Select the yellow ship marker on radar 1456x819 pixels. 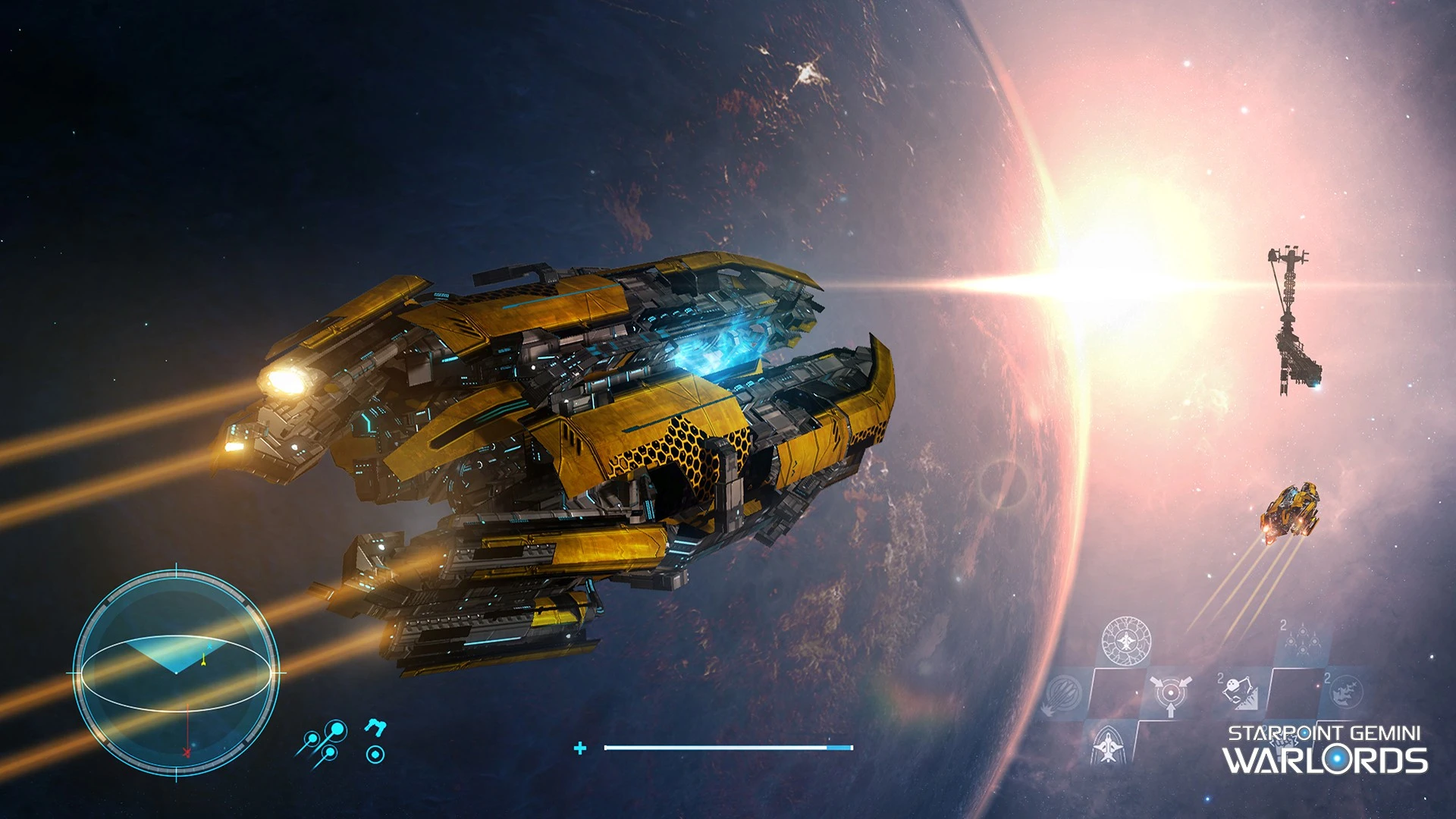pos(203,661)
